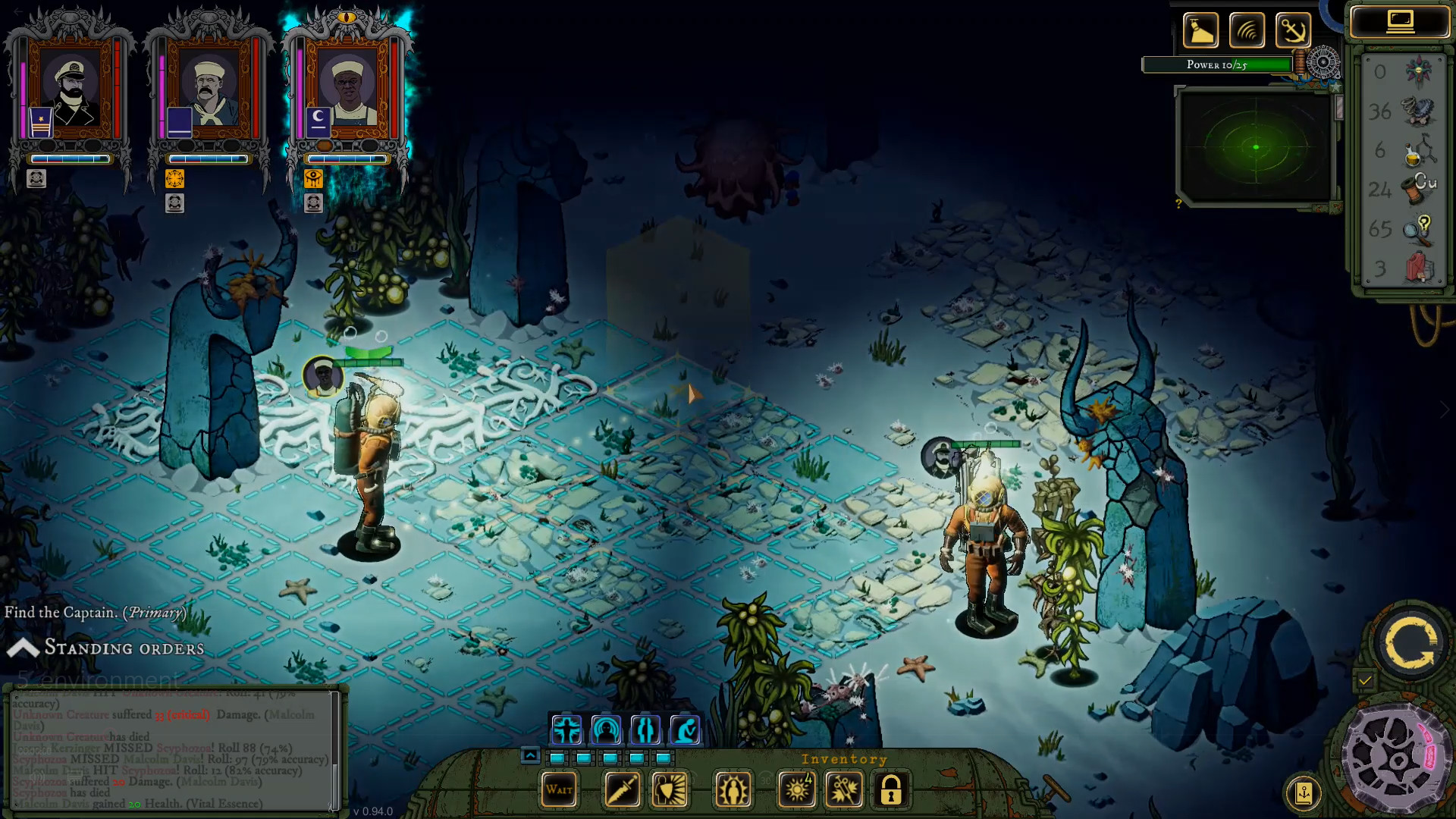1456x819 pixels.
Task: Click the defend shield action icon
Action: click(670, 789)
